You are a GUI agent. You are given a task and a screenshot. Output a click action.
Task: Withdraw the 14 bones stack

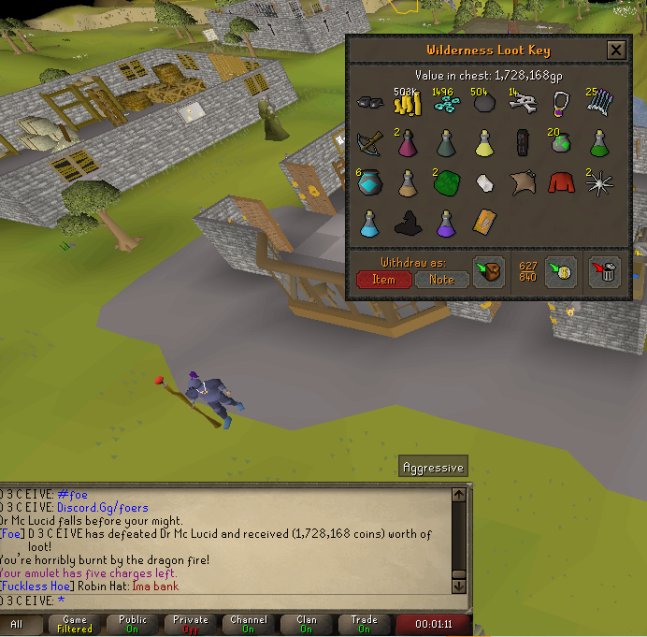[x=523, y=105]
